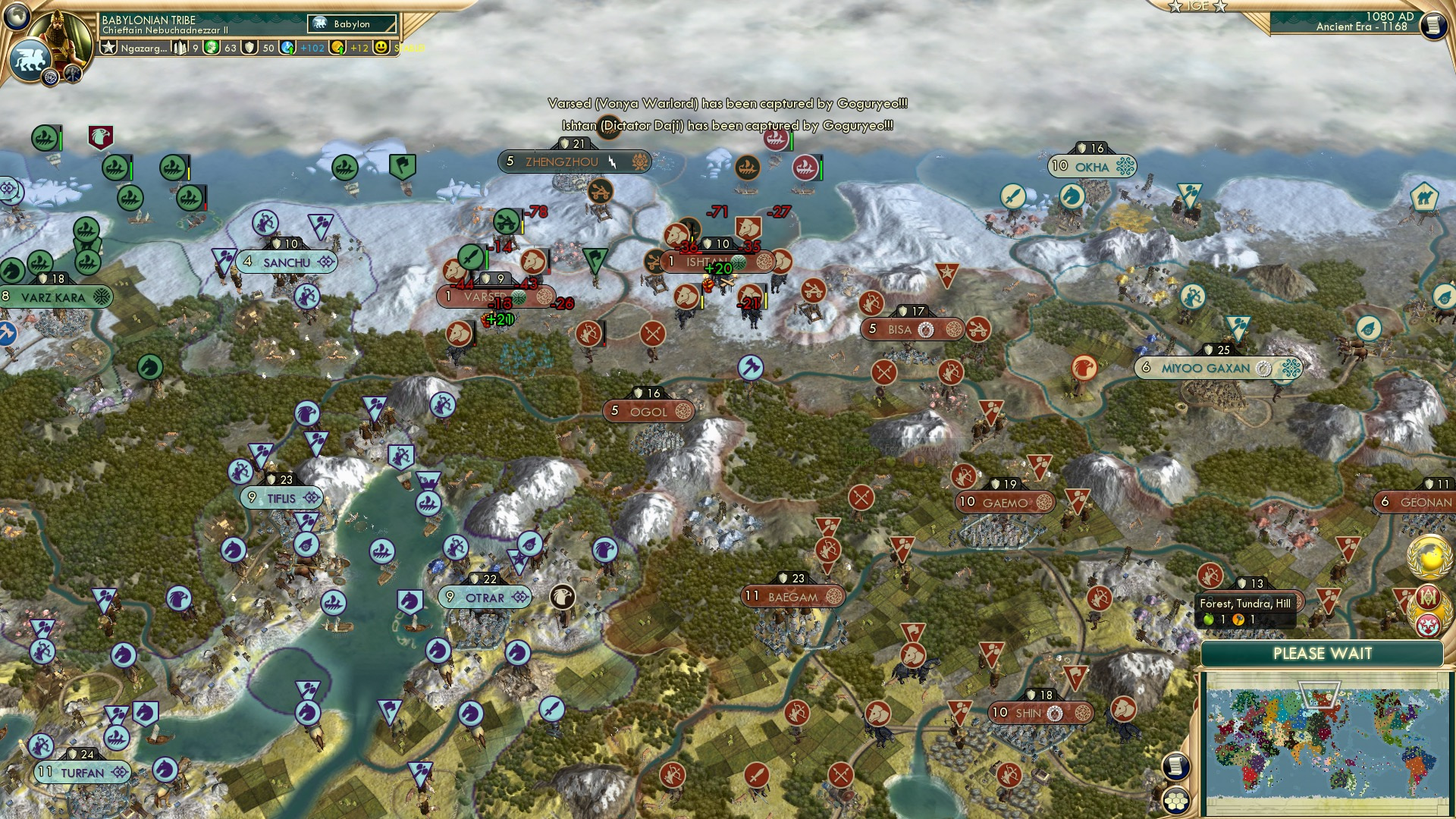
Task: Open the Ngazarg capital name in the status bar
Action: [x=143, y=49]
